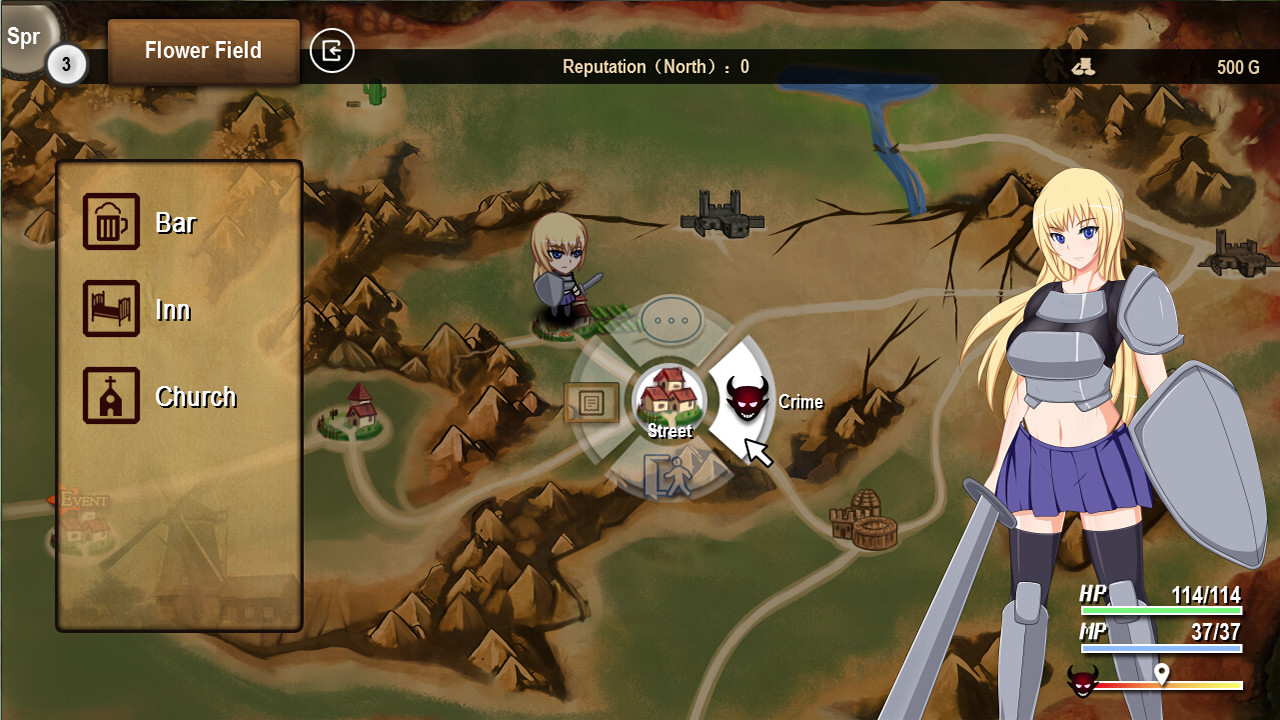
Task: Click the Spr season disk at top left
Action: [x=25, y=38]
